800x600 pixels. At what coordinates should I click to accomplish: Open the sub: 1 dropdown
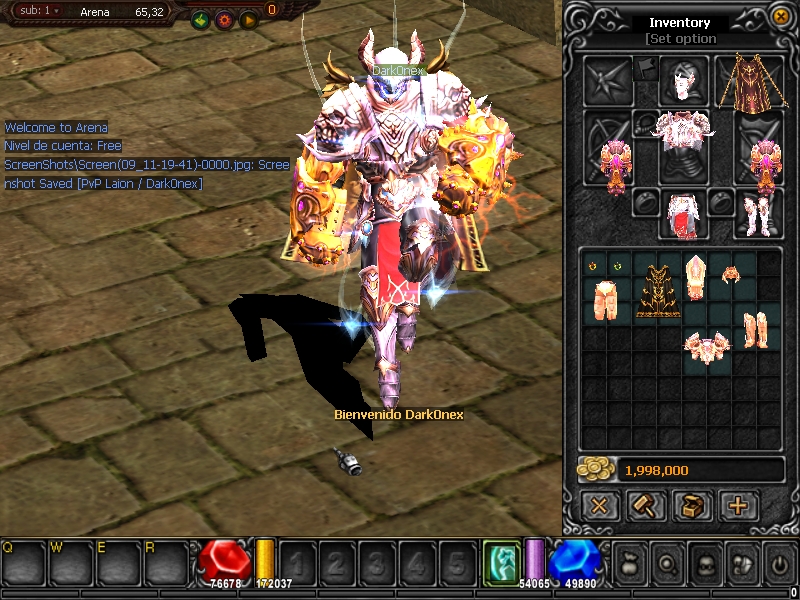39,11
